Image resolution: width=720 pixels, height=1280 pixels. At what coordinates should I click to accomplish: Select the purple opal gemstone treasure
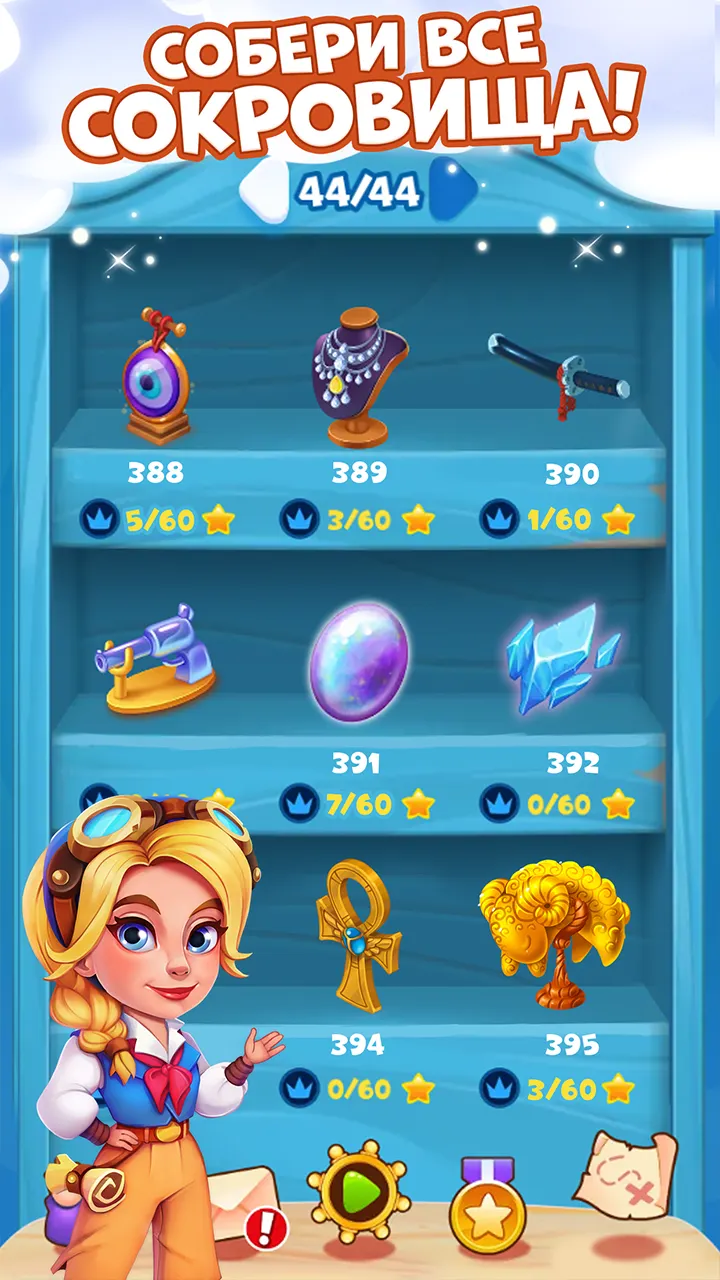(x=358, y=661)
